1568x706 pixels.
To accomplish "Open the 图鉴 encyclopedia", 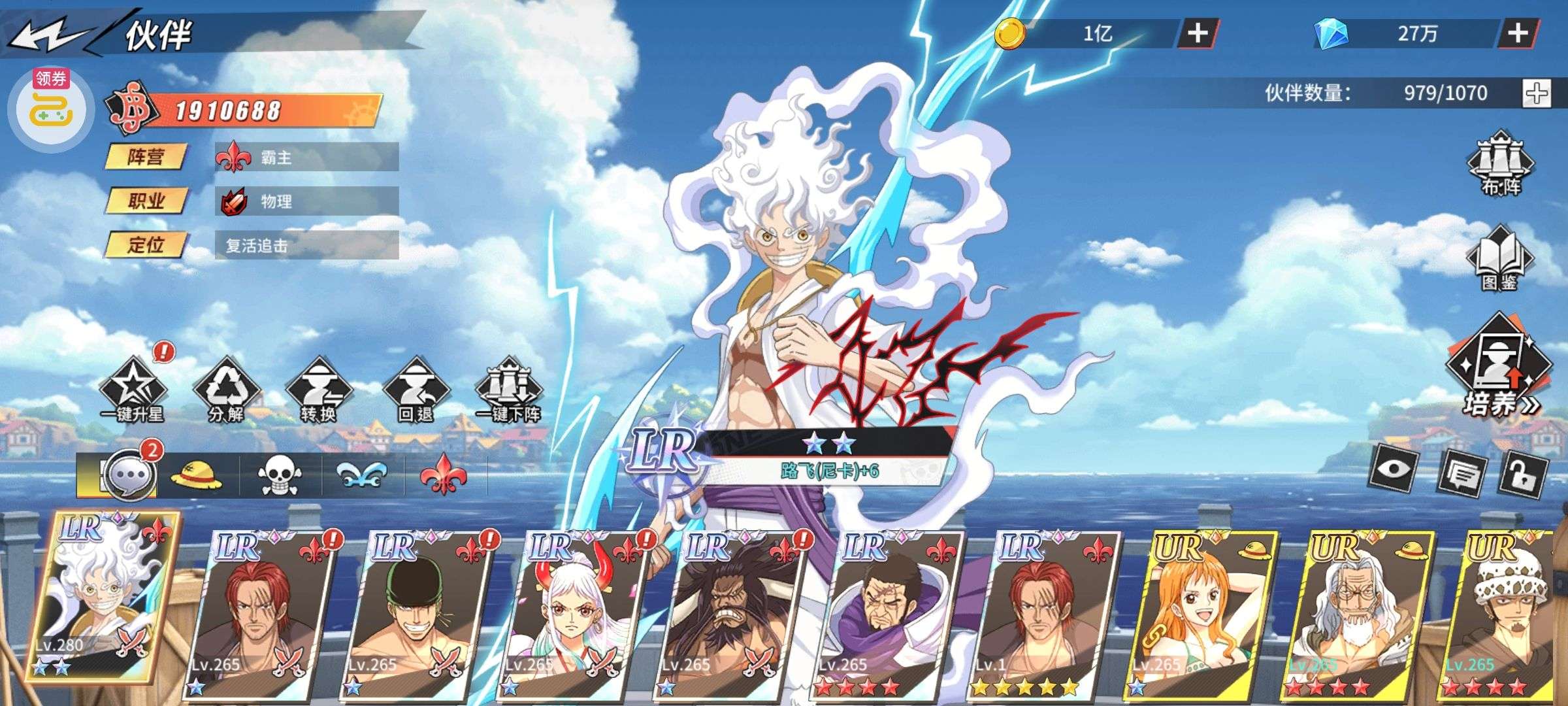I will click(1499, 258).
